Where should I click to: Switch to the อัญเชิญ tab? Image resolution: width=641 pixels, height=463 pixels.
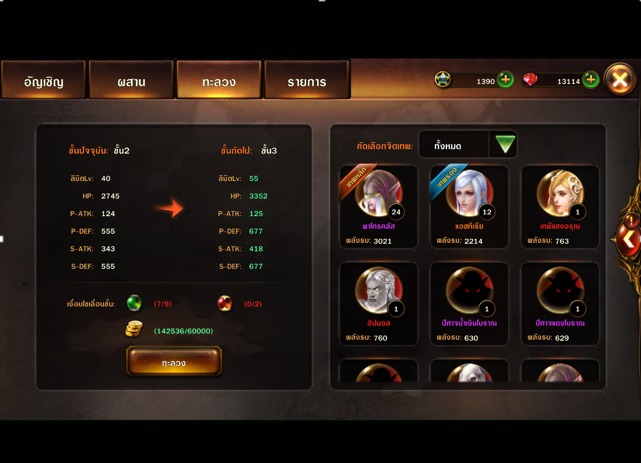(x=44, y=81)
